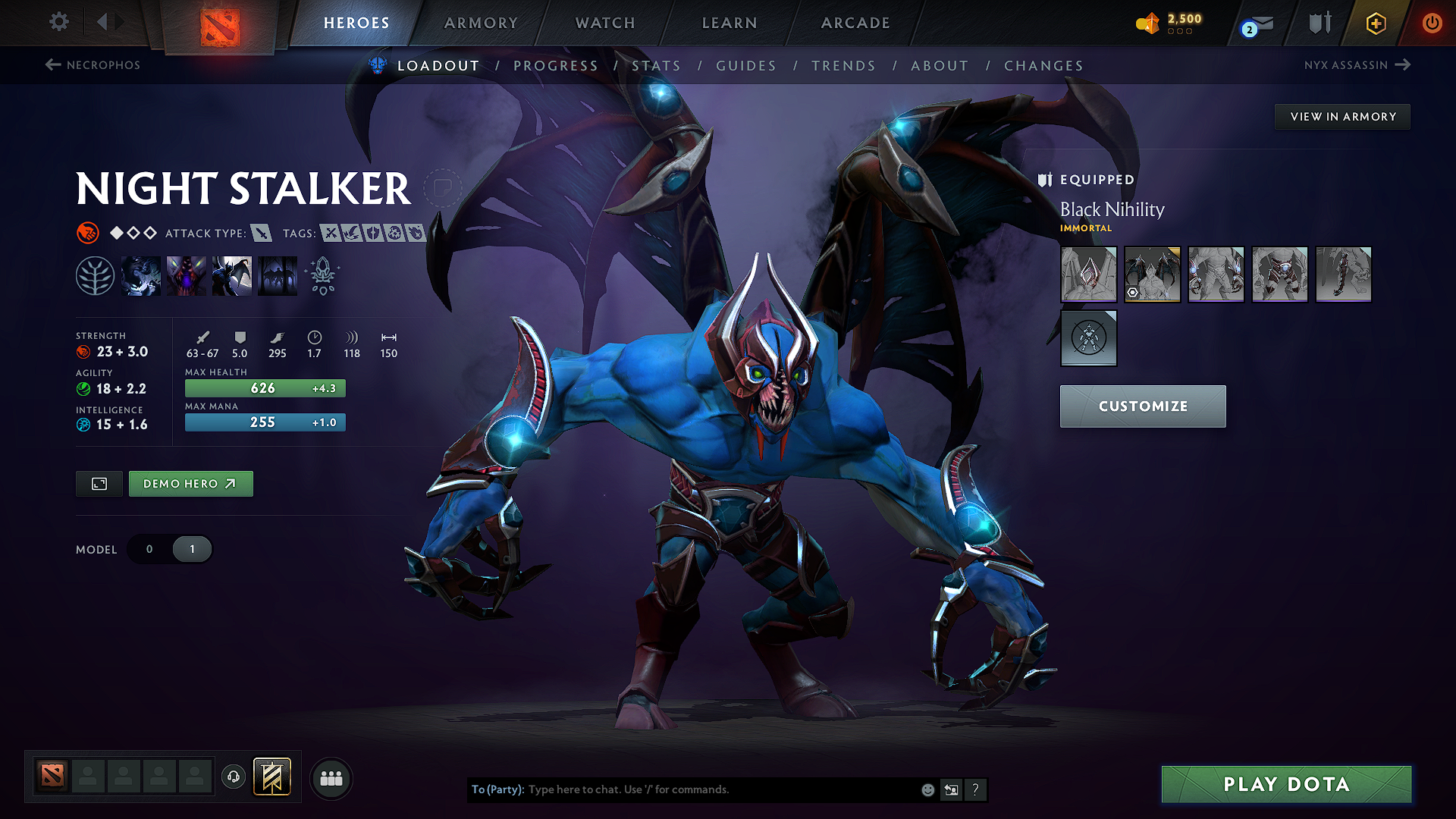Open the ARMORY menu
The image size is (1456, 819).
click(x=481, y=24)
